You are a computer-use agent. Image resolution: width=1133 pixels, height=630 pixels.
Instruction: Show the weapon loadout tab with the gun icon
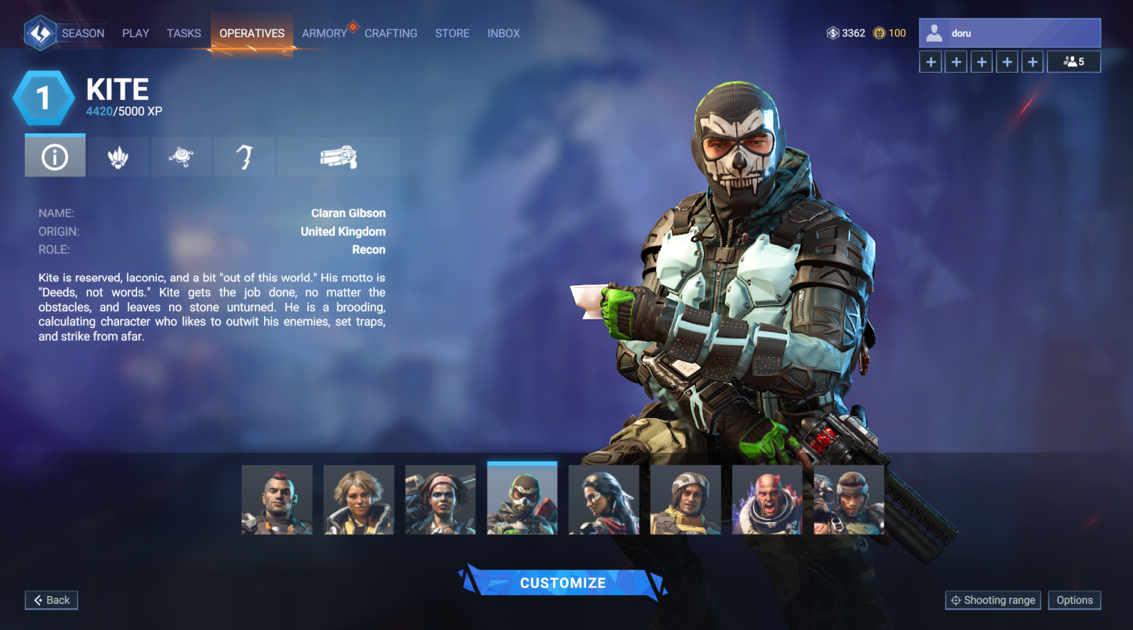tap(338, 157)
